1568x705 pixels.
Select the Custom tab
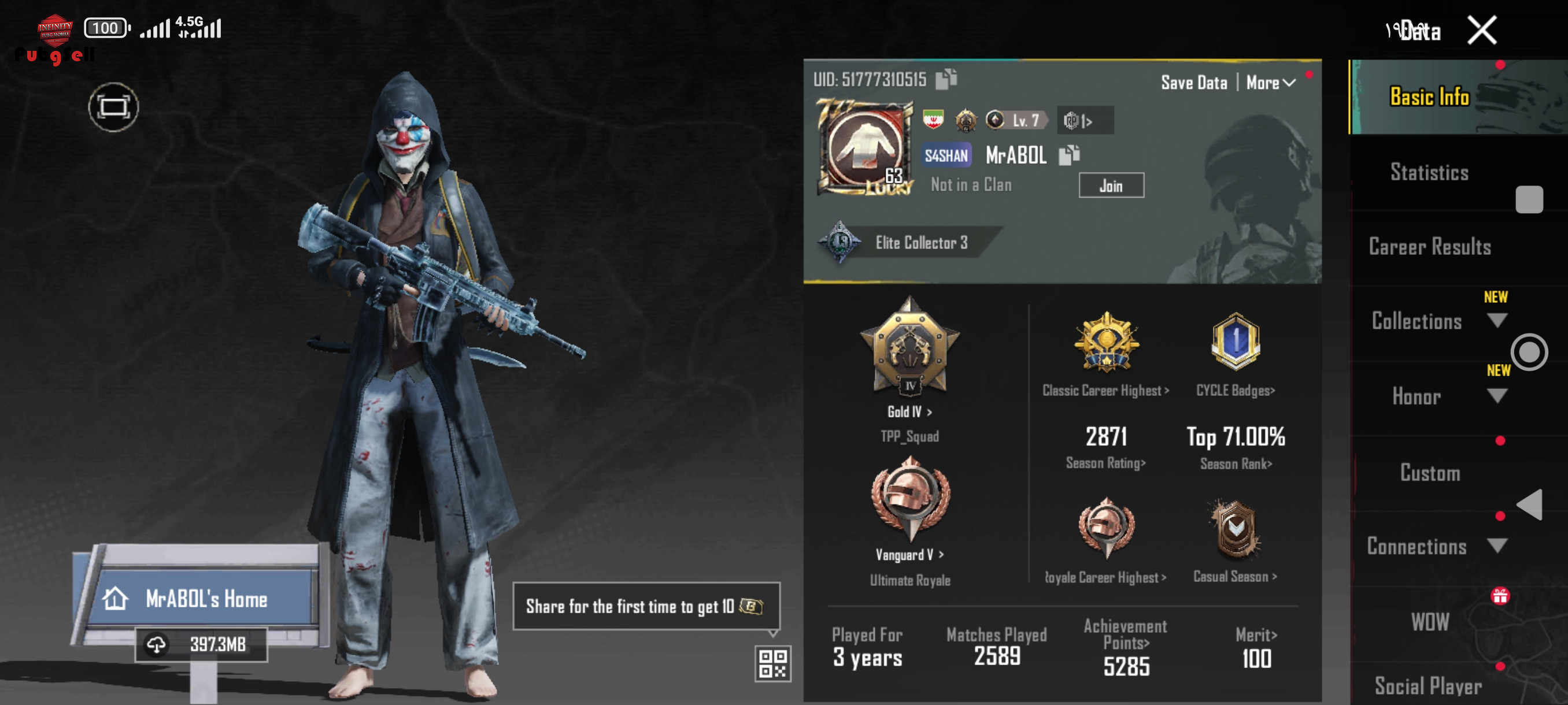pos(1429,473)
